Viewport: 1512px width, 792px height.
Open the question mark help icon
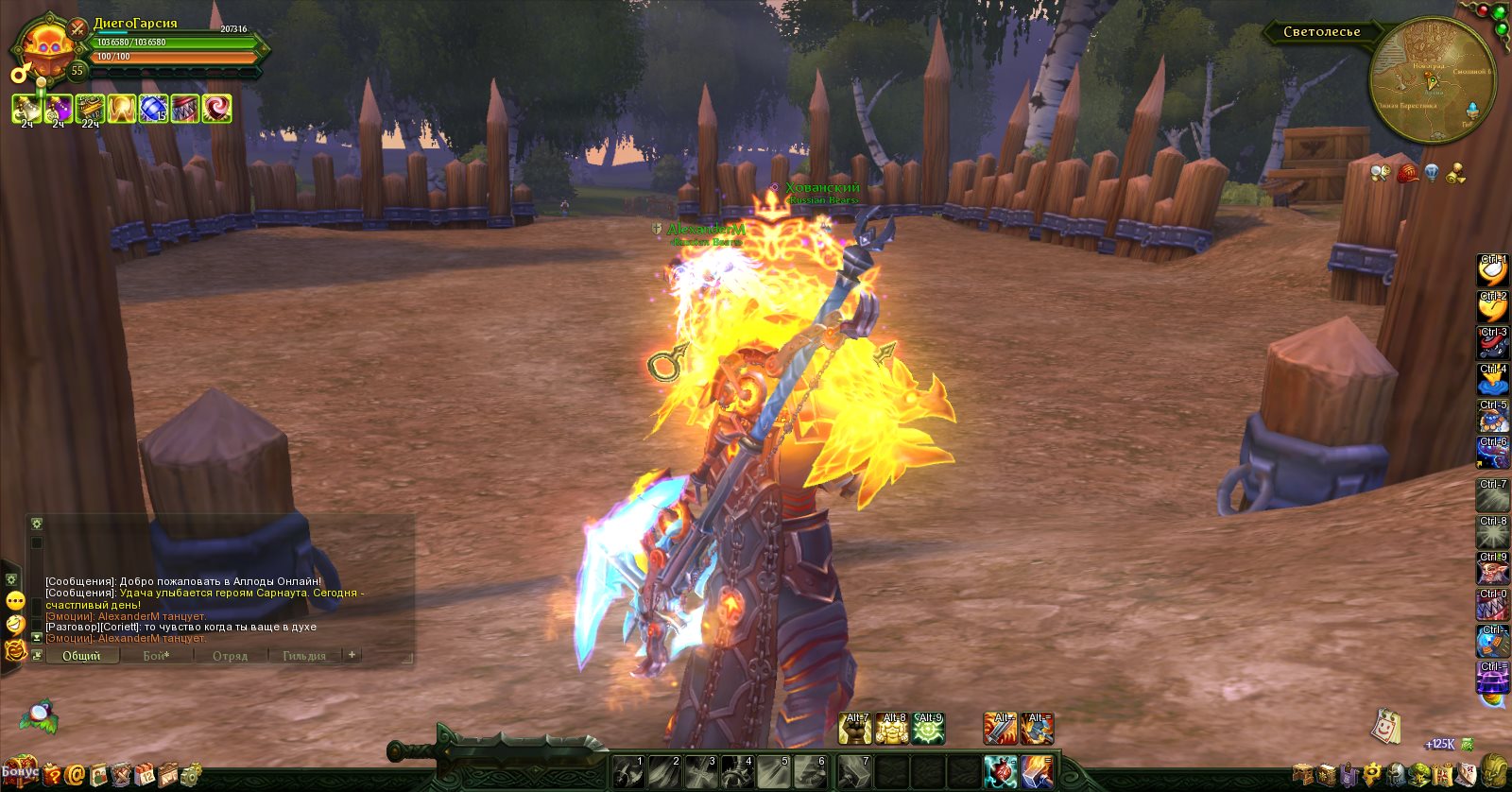tap(52, 776)
